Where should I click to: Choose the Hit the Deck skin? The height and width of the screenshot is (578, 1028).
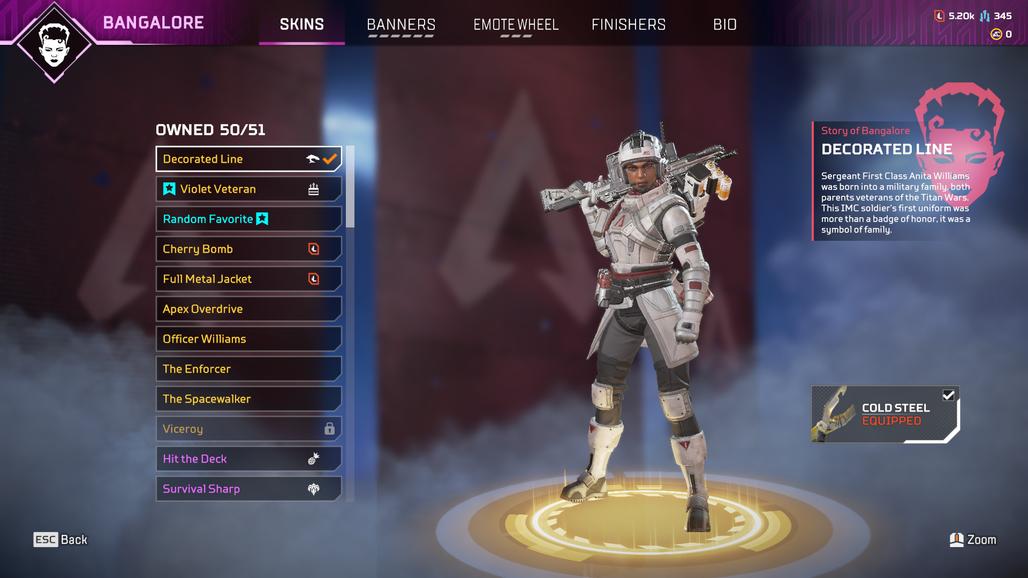point(248,459)
